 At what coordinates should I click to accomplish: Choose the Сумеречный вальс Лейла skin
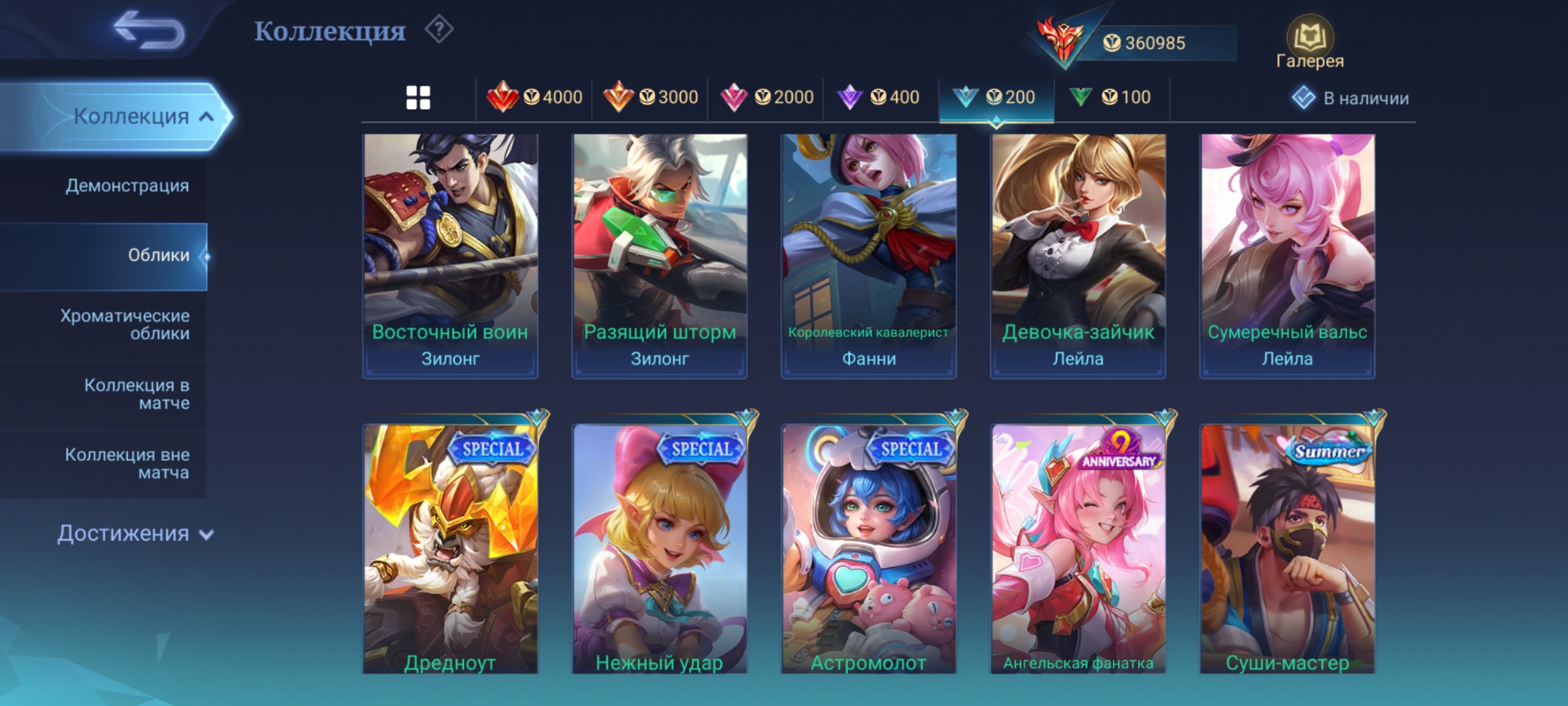(x=1287, y=255)
